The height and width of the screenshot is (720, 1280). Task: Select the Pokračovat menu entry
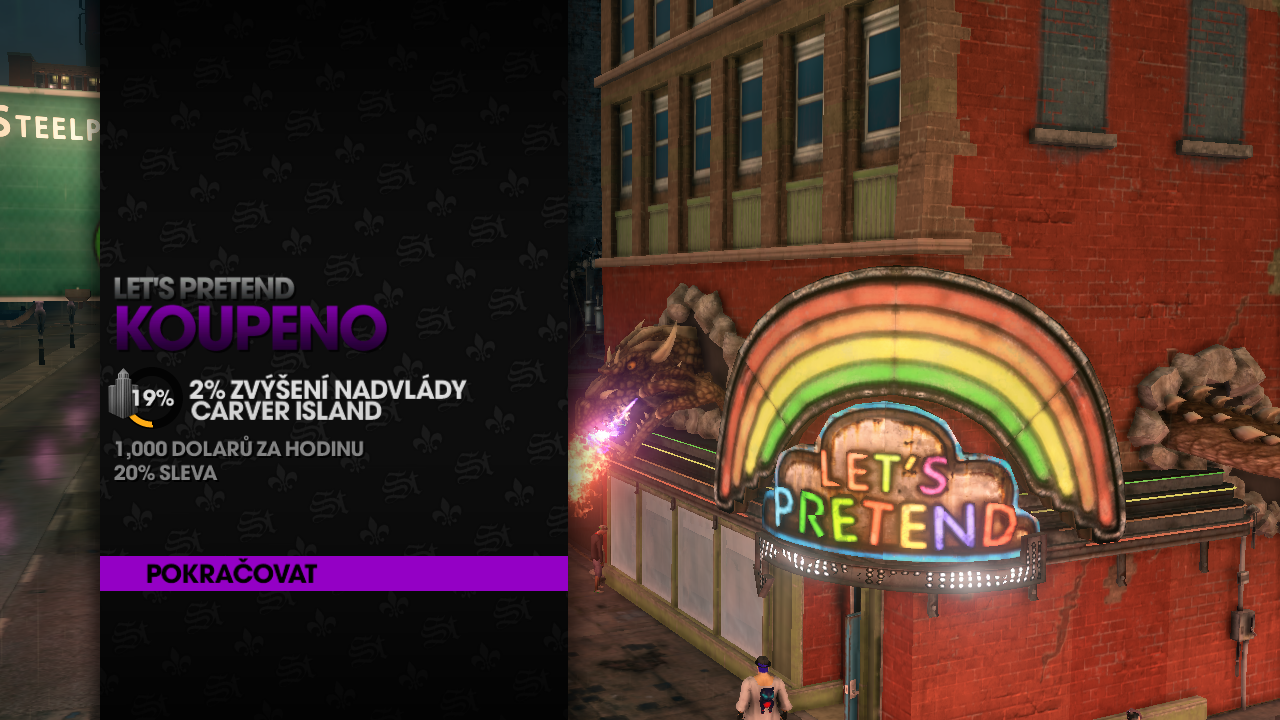pos(232,574)
